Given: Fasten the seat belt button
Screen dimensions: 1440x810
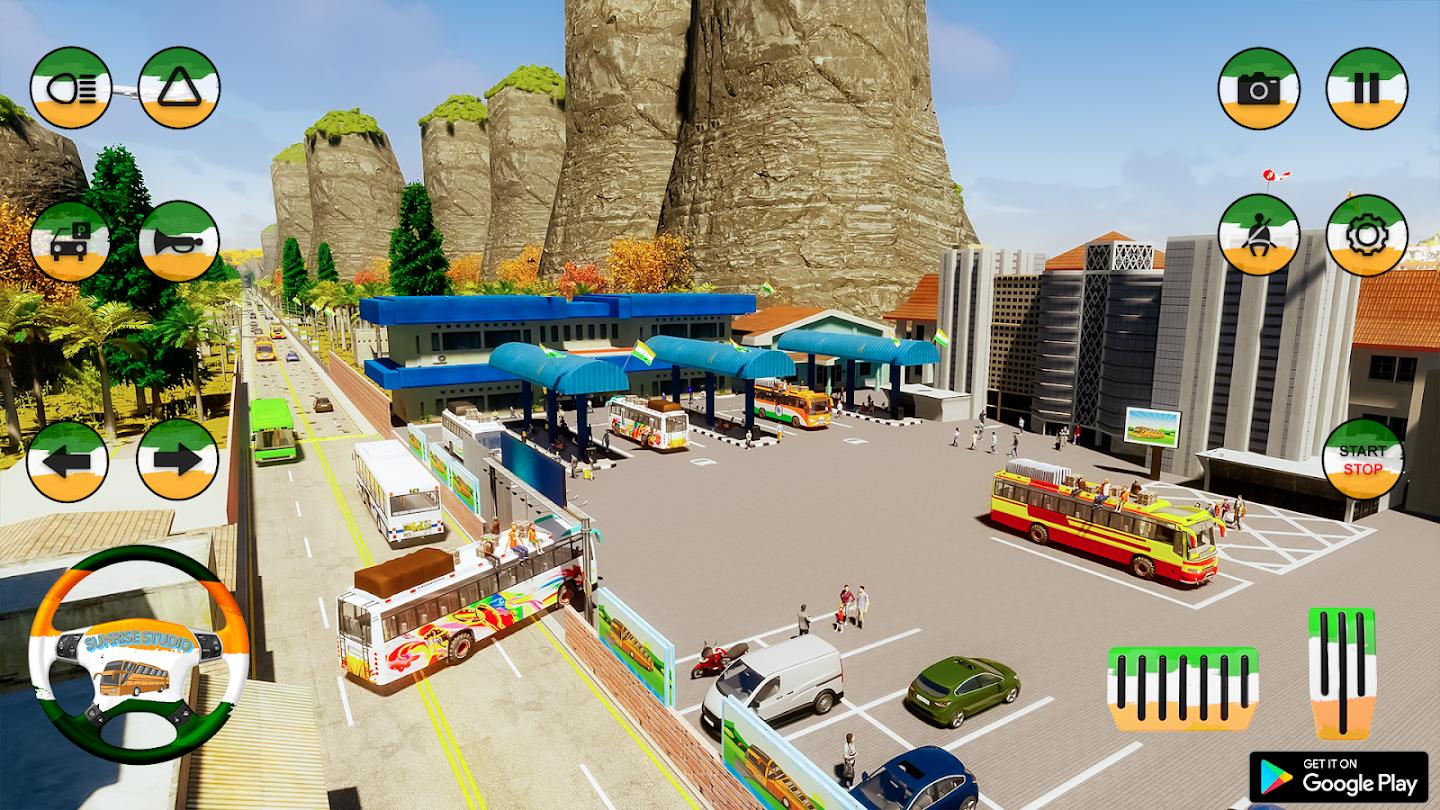Looking at the screenshot, I should pos(1258,235).
